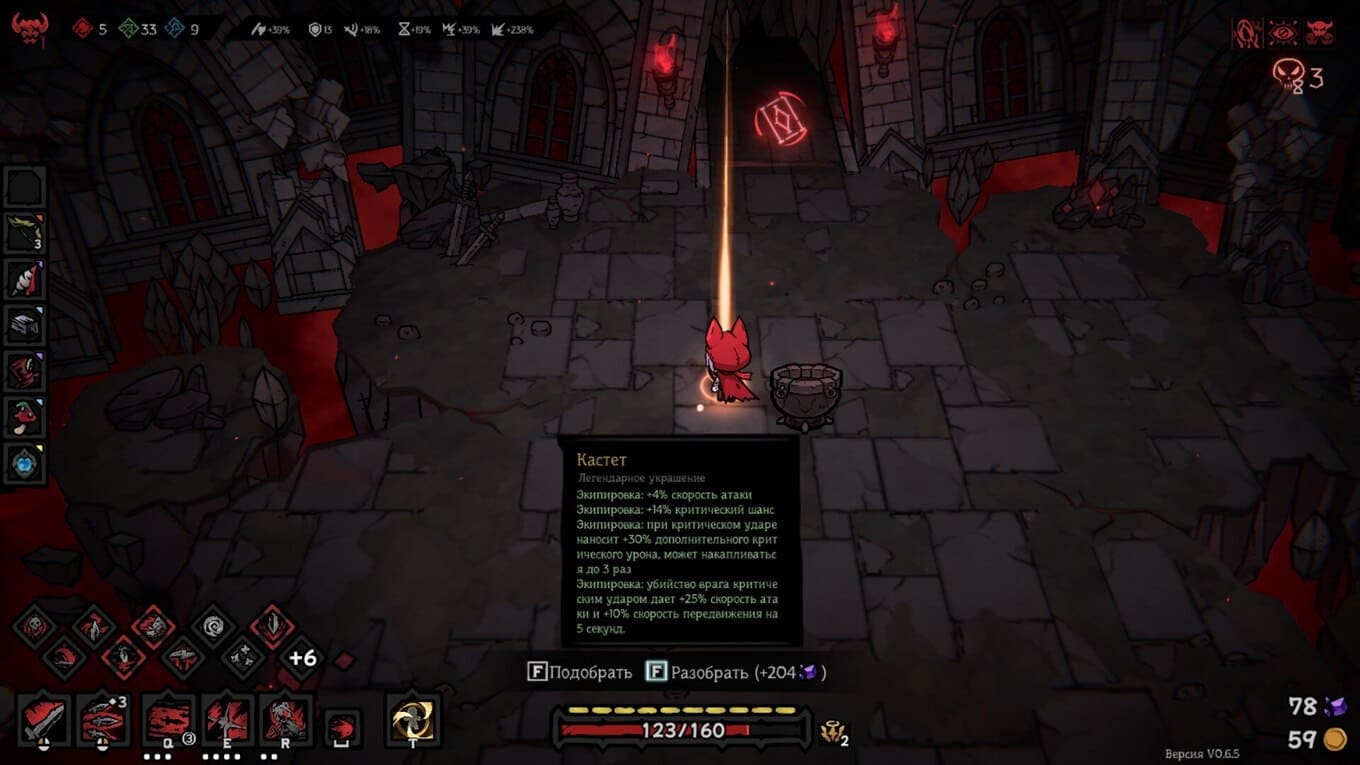This screenshot has width=1360, height=765.
Task: Select the red mushroom item slot
Action: tap(24, 417)
